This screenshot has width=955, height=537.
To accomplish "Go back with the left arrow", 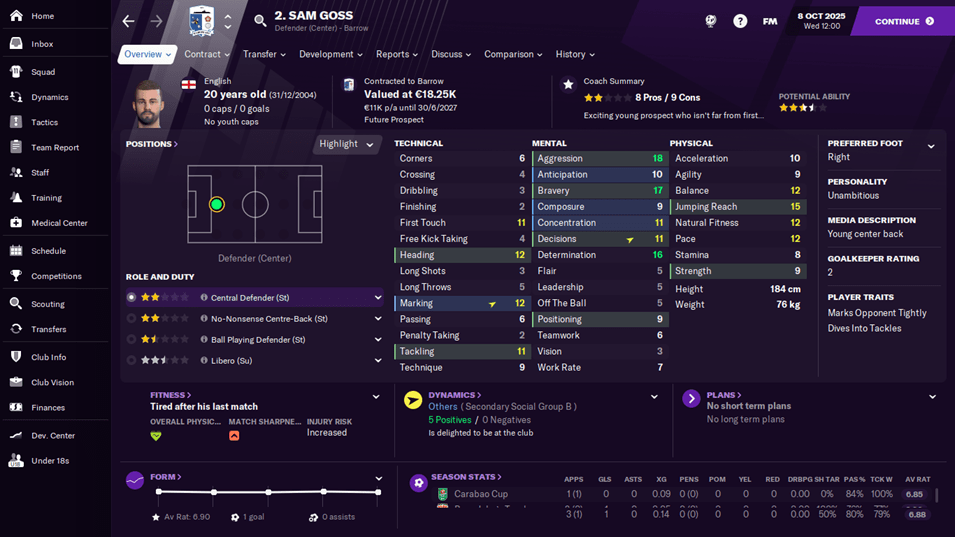I will click(128, 21).
